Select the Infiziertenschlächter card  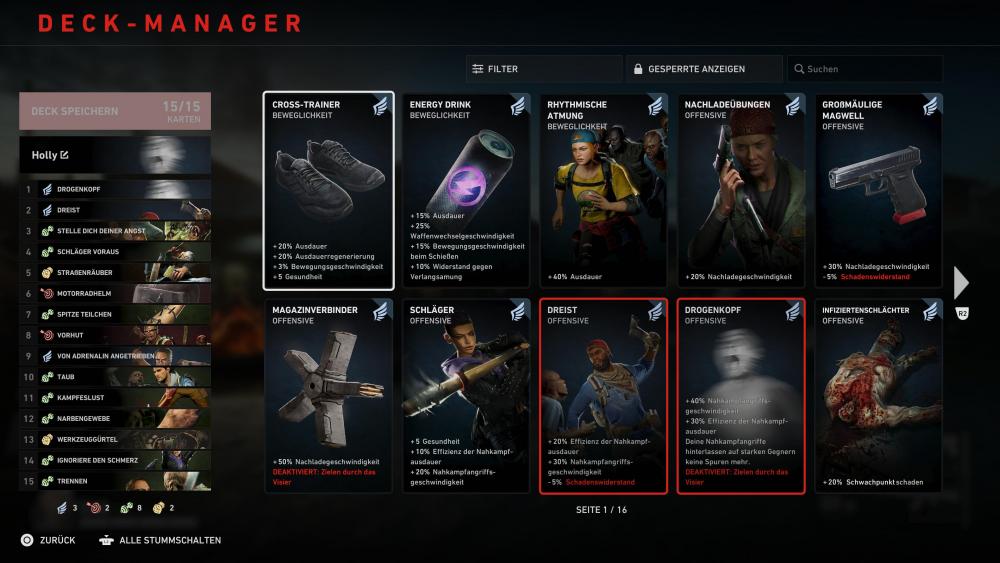[x=878, y=396]
